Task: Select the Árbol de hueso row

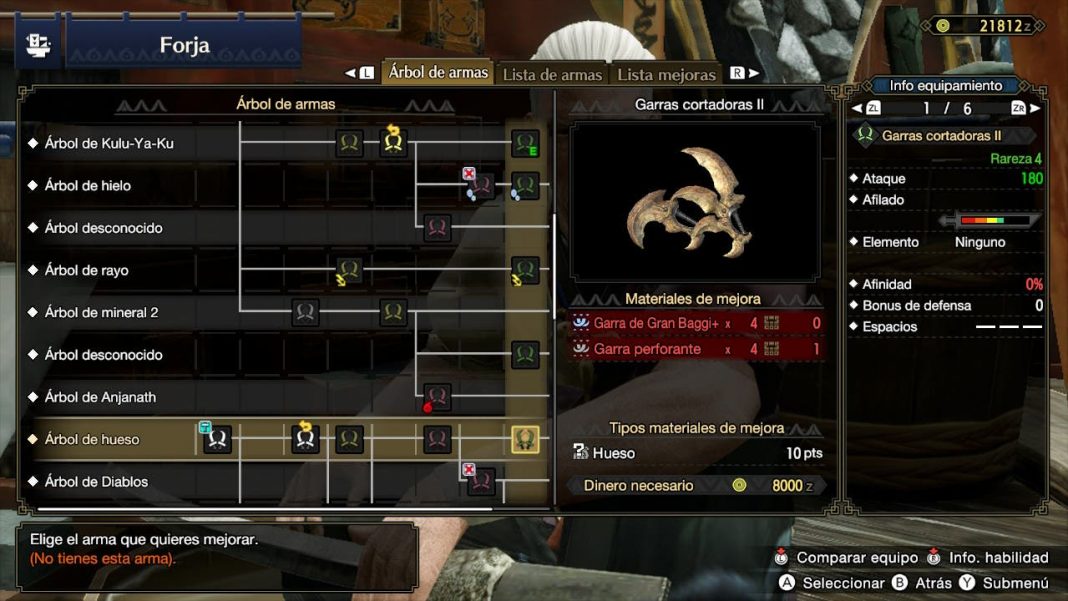Action: pos(92,439)
